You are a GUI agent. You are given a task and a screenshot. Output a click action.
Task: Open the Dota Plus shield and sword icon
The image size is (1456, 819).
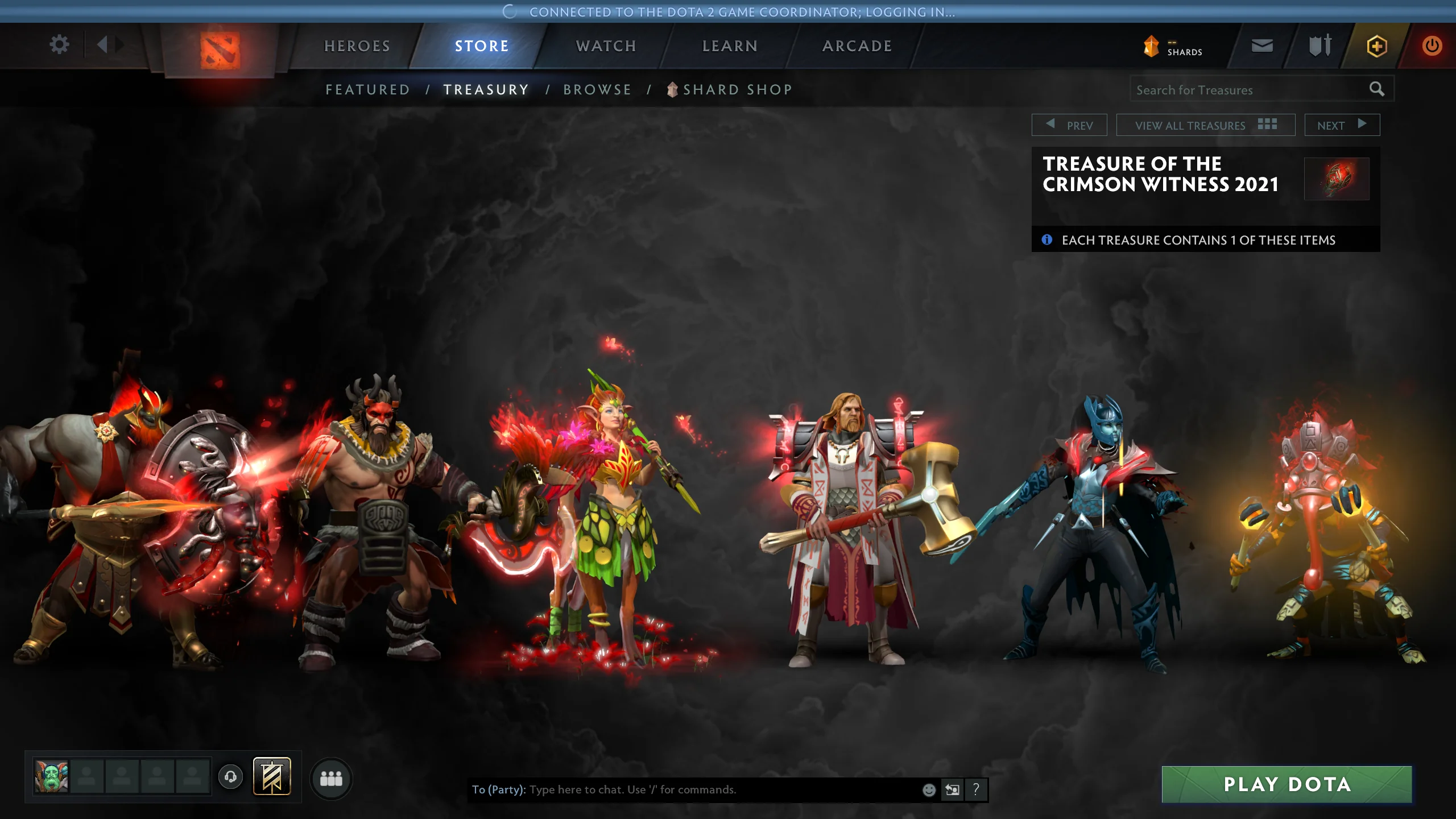coord(1318,46)
